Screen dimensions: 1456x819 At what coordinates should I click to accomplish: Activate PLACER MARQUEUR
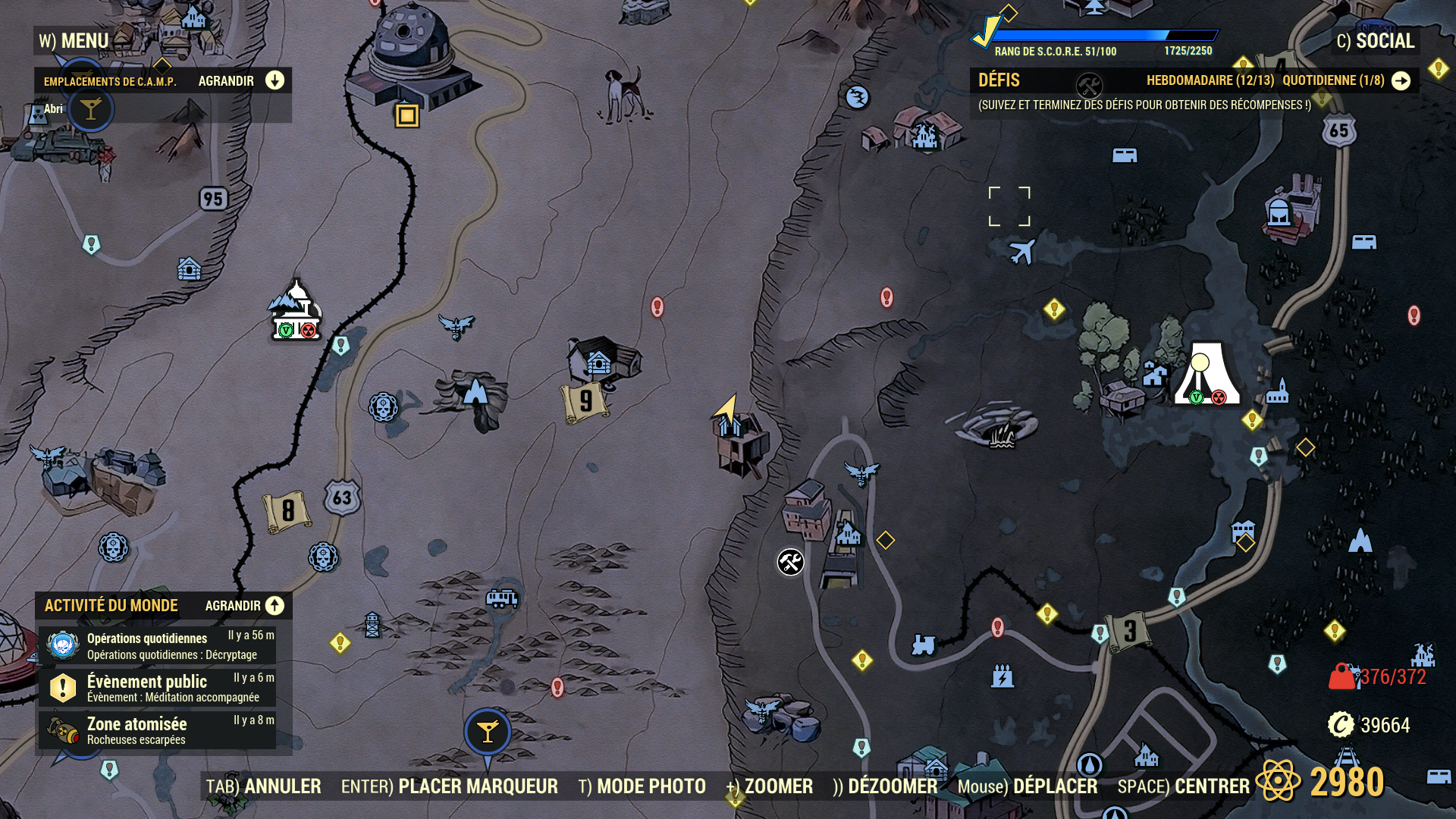449,786
